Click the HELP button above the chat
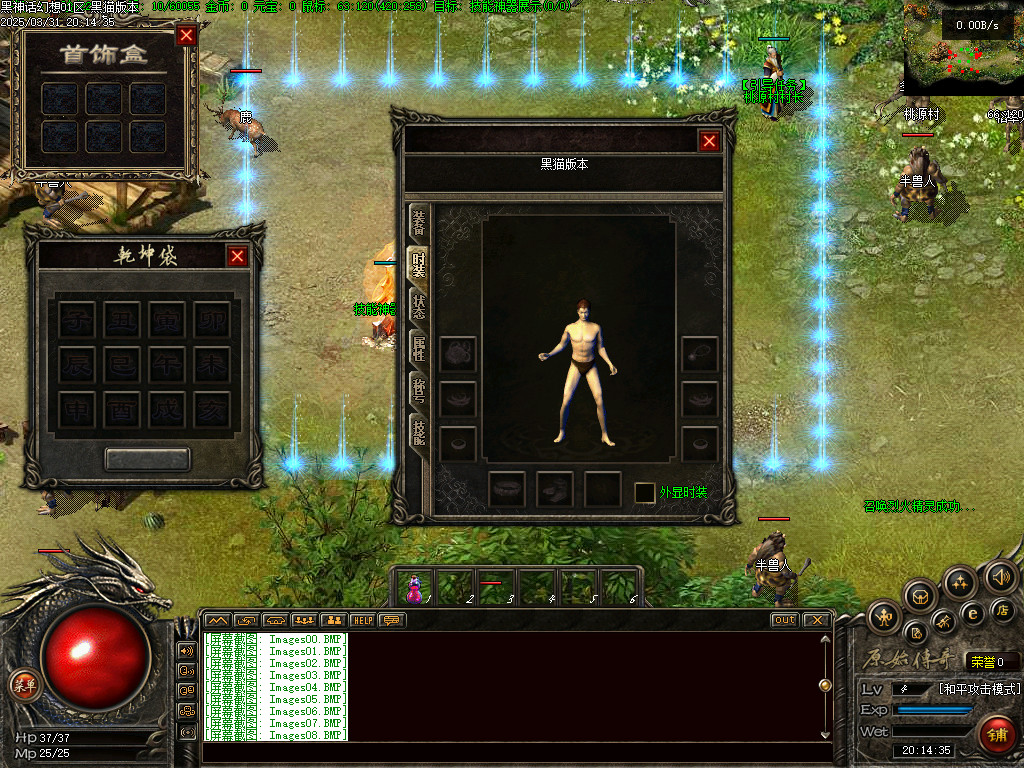This screenshot has height=768, width=1024. [x=361, y=620]
